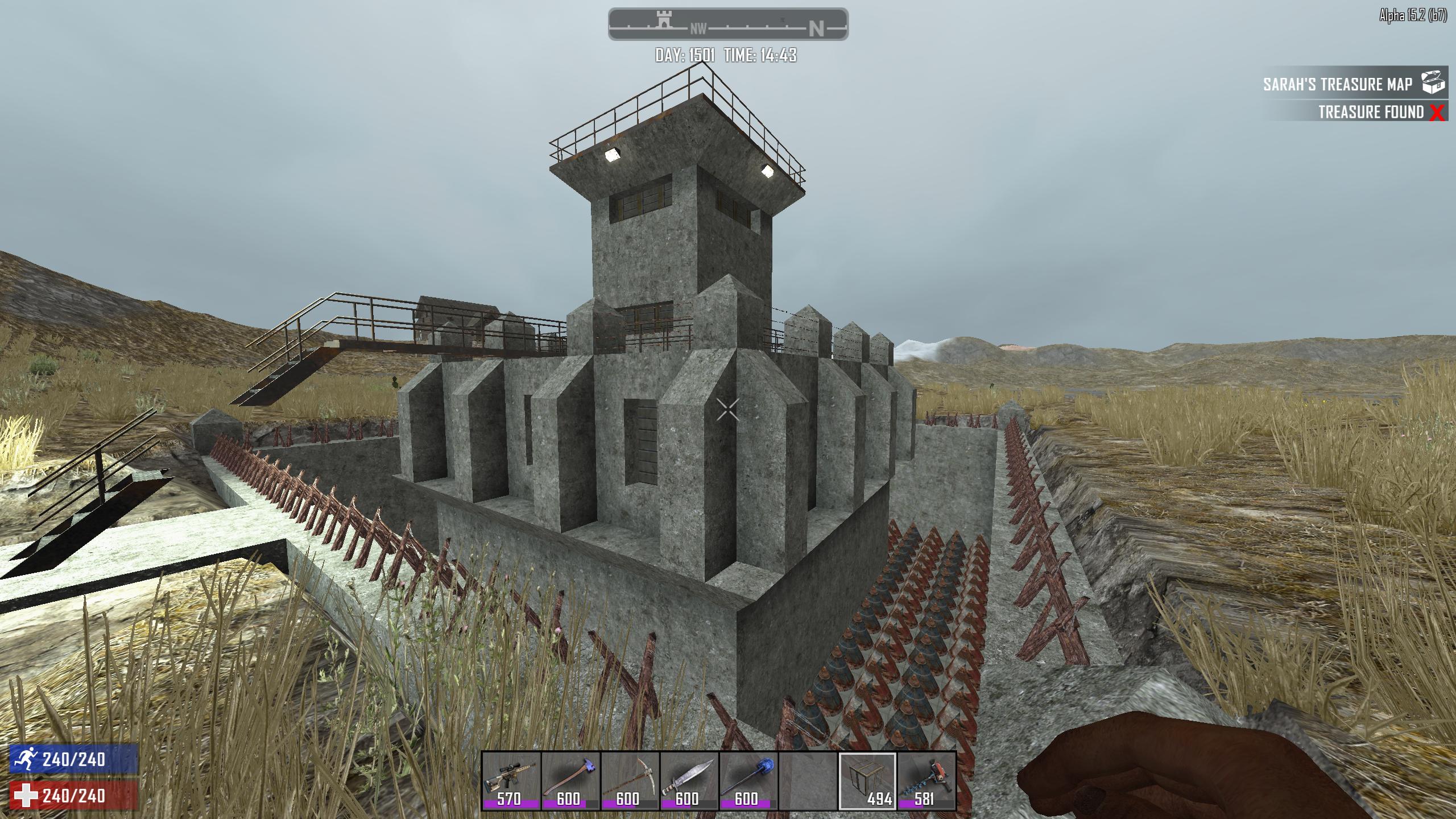This screenshot has width=1456, height=819.
Task: Equip the fire axe from the hotbar
Action: click(x=569, y=780)
